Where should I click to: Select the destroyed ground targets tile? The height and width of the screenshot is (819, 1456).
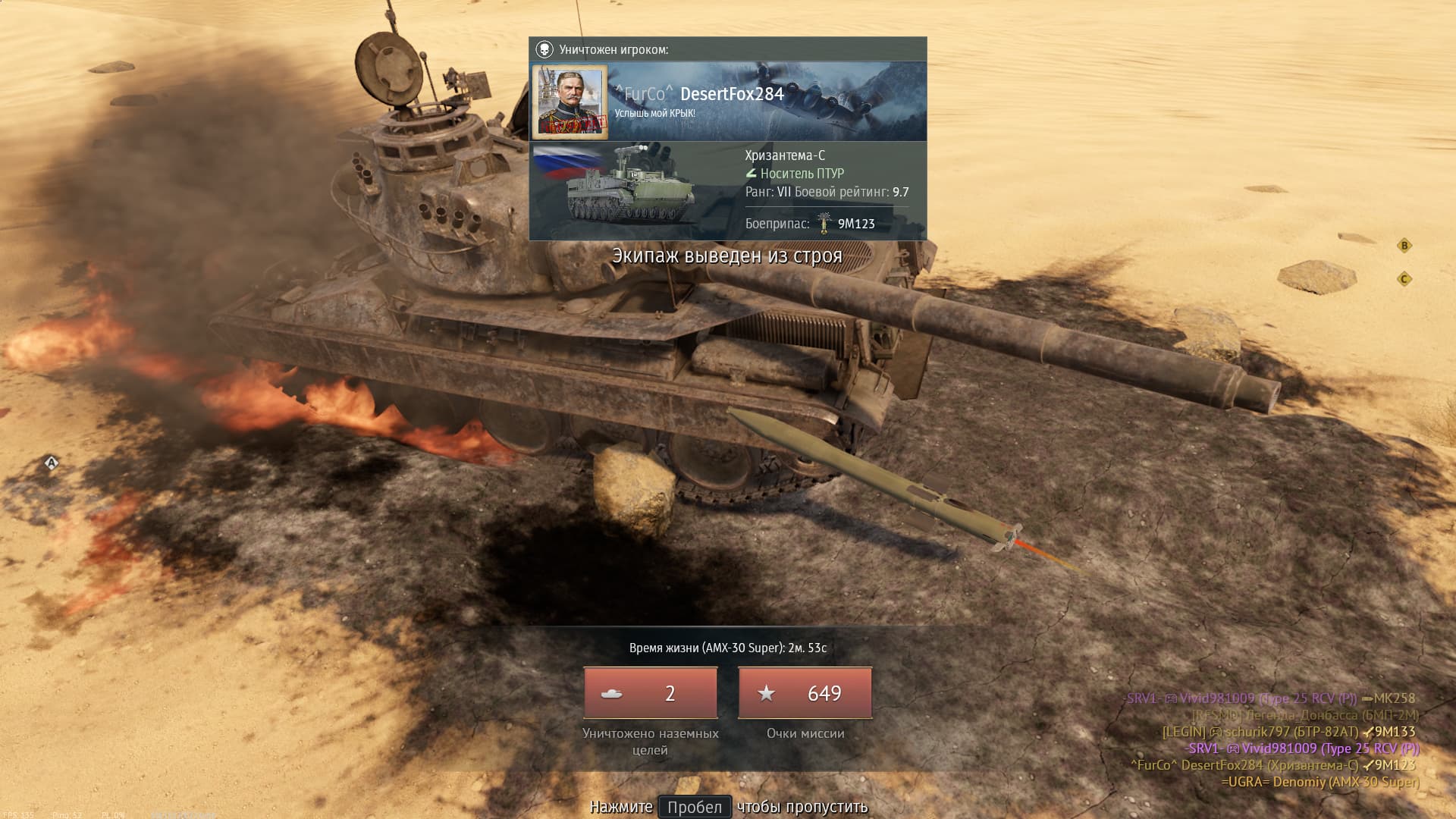(651, 693)
